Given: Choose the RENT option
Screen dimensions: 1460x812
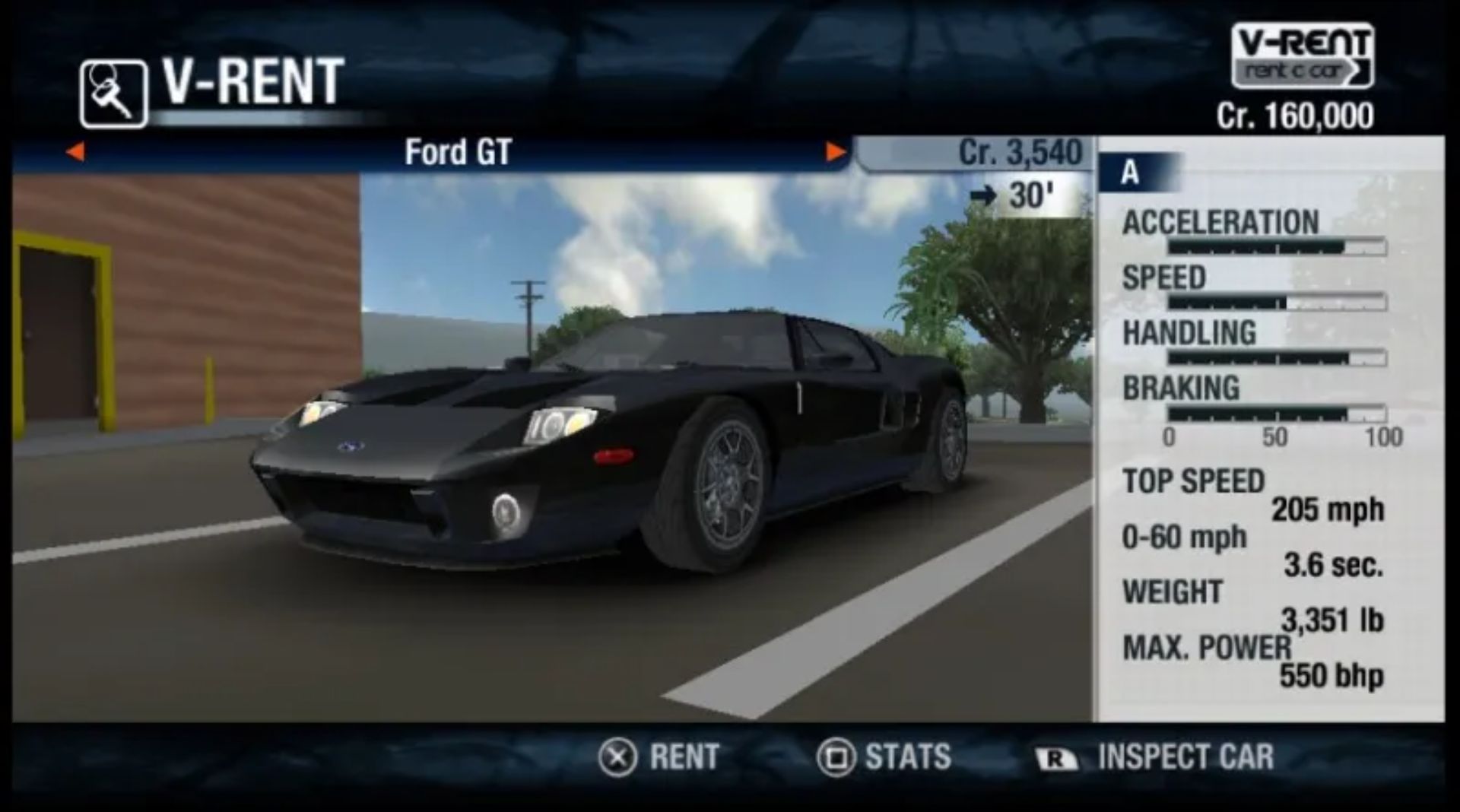Looking at the screenshot, I should (x=659, y=757).
